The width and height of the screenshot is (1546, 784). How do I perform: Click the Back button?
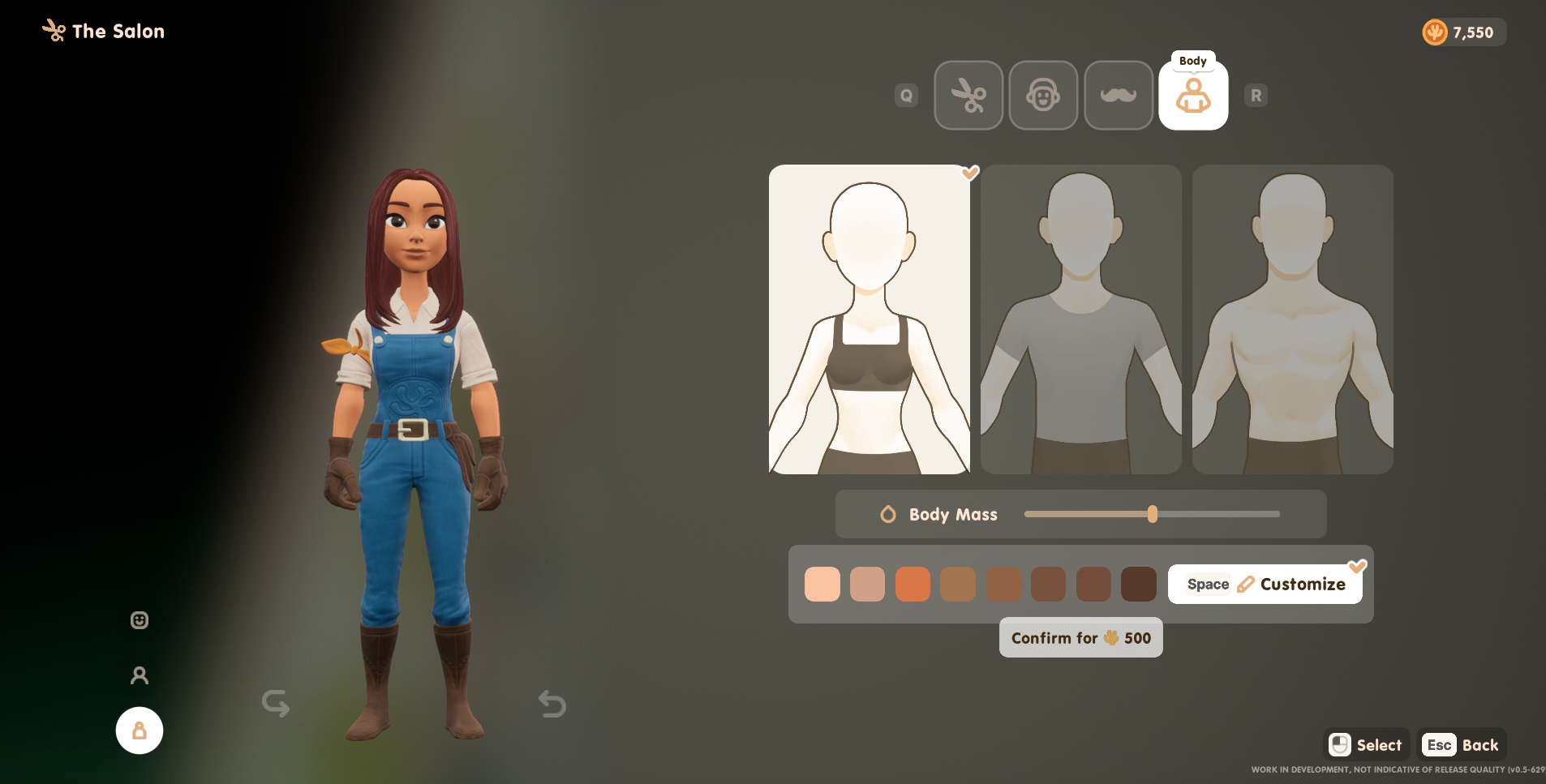1462,745
